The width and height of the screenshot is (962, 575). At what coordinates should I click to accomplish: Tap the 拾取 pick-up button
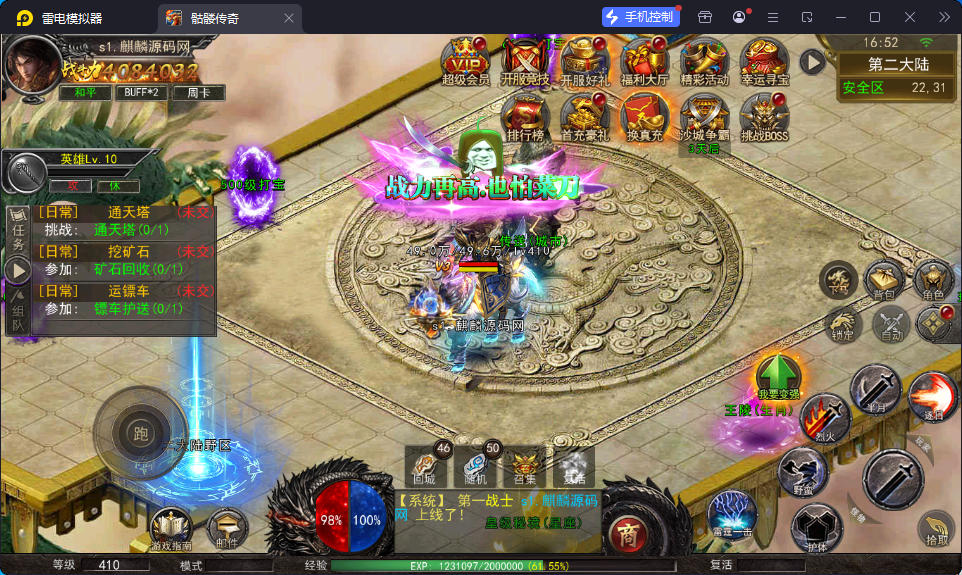click(x=936, y=528)
